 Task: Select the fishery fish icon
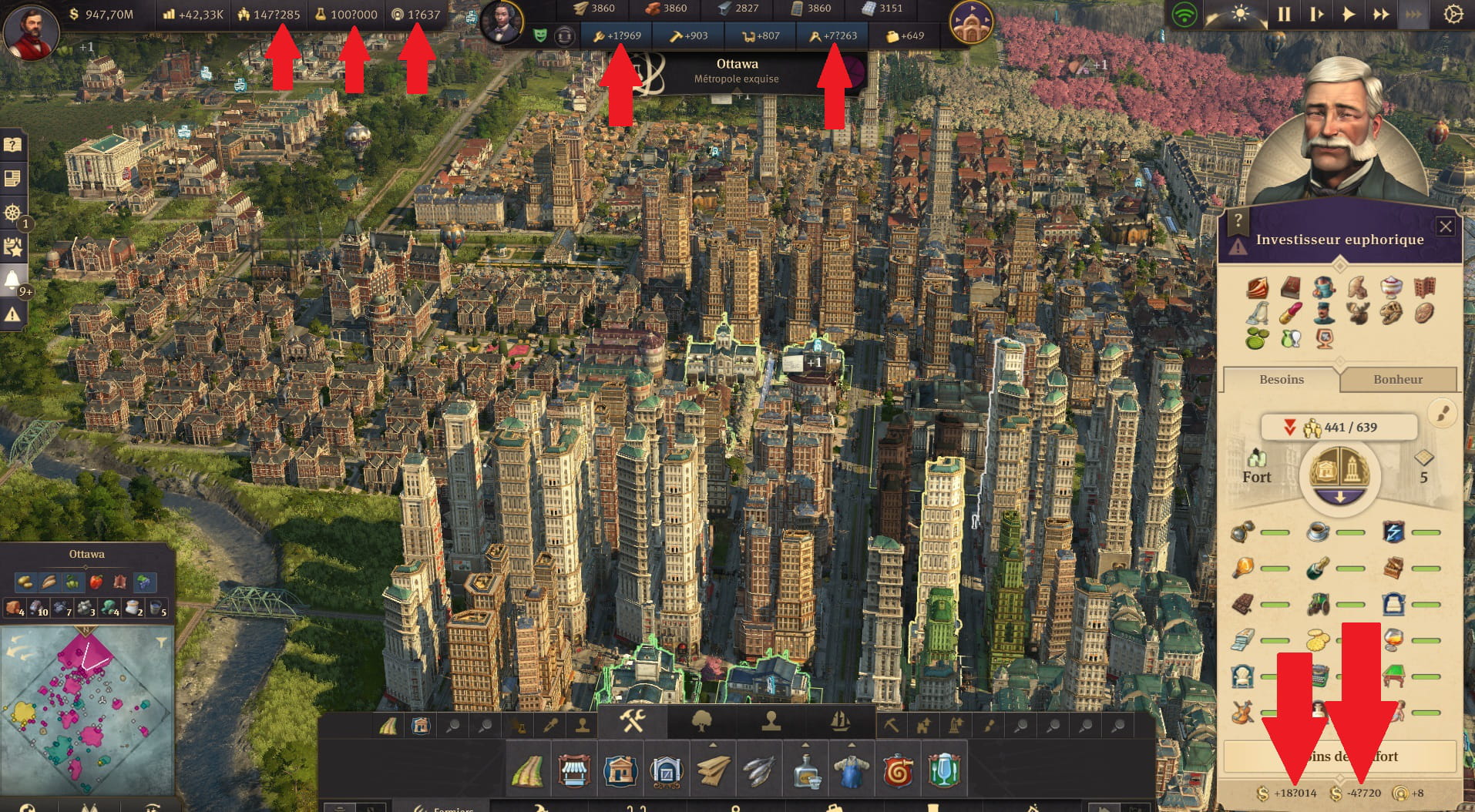pyautogui.click(x=759, y=770)
